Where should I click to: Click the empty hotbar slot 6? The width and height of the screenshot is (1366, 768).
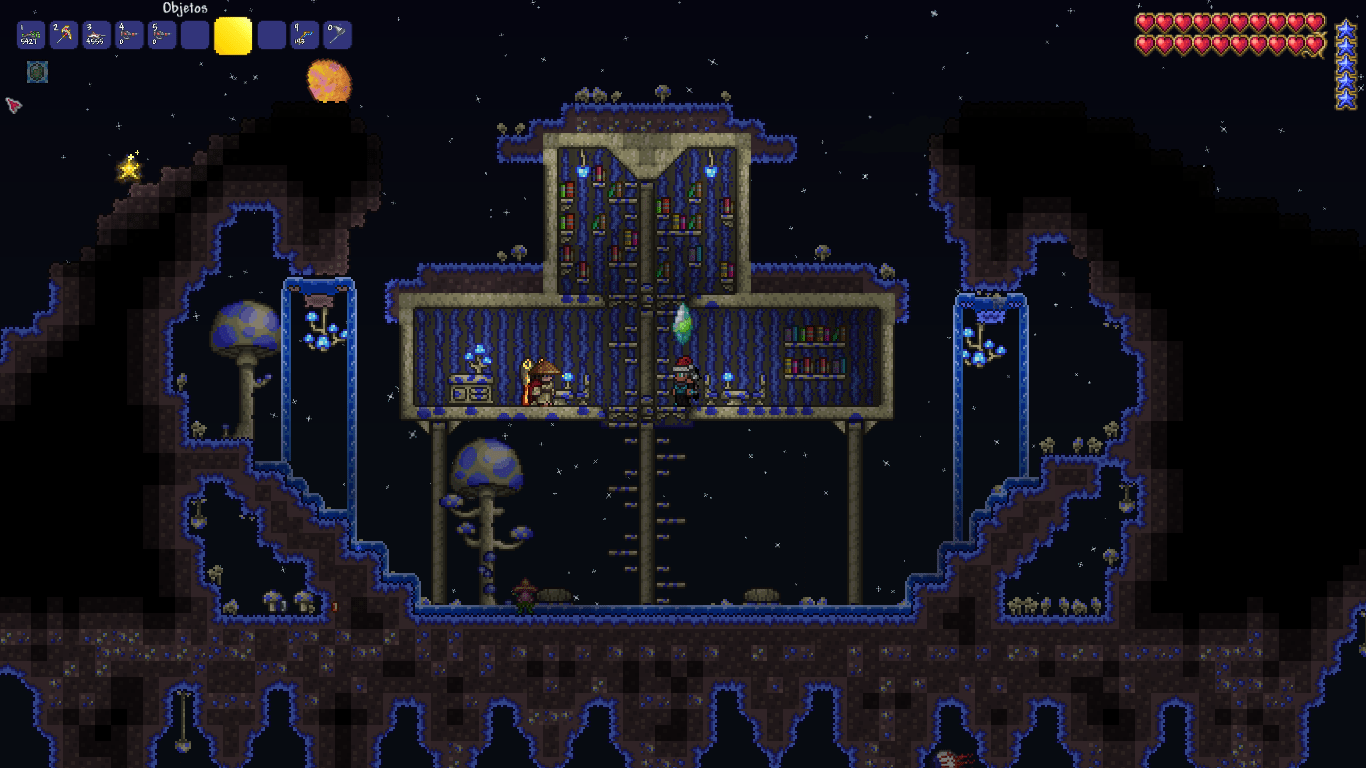tap(197, 34)
